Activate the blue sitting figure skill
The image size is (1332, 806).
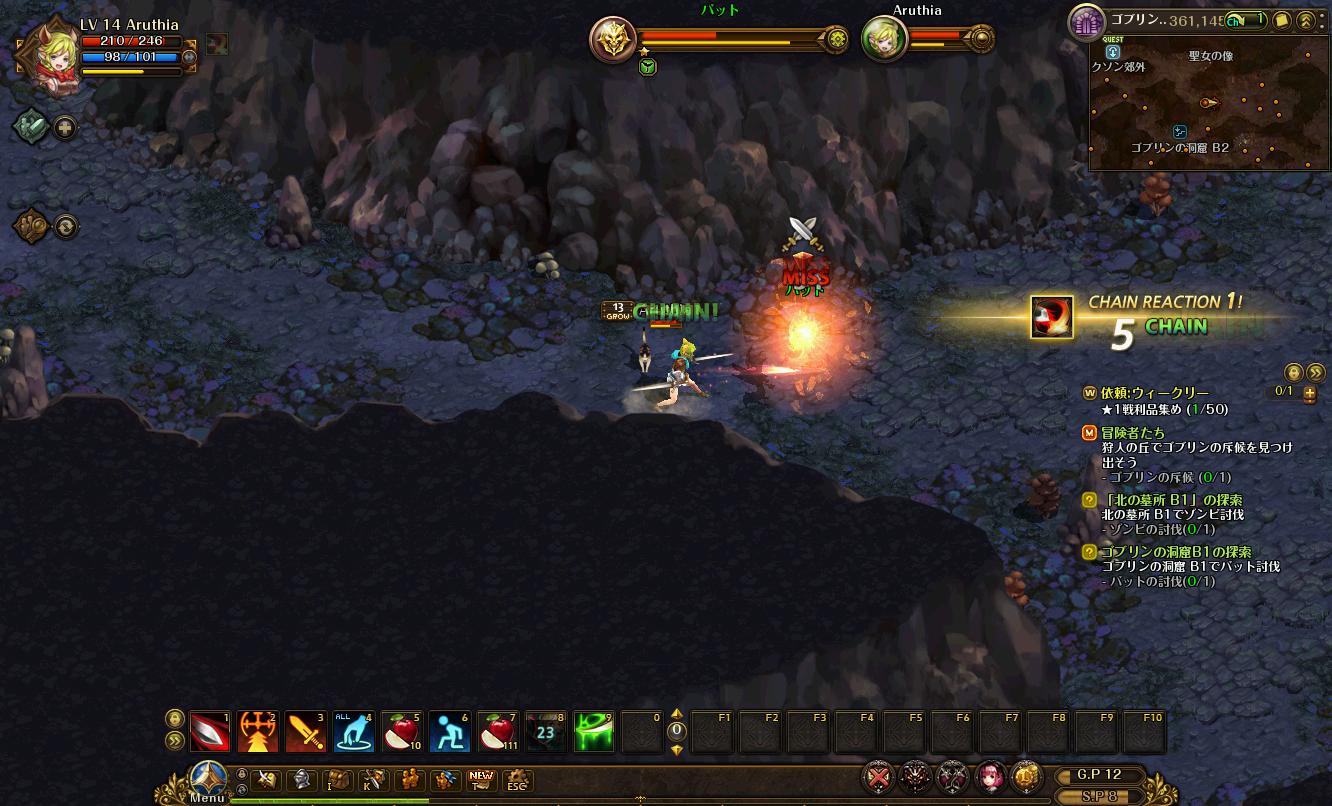(x=450, y=732)
